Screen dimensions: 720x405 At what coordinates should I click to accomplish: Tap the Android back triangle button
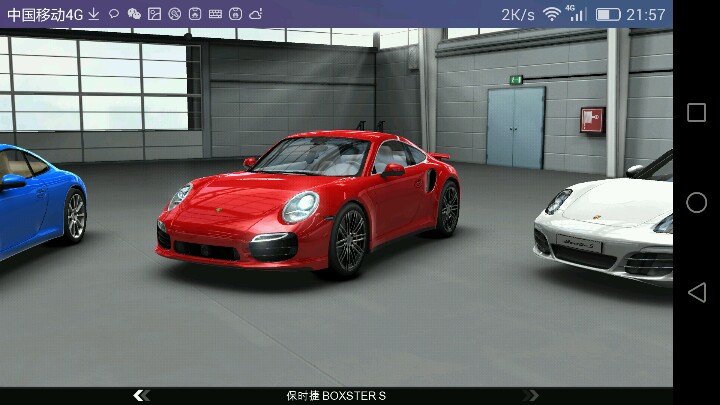(x=696, y=292)
